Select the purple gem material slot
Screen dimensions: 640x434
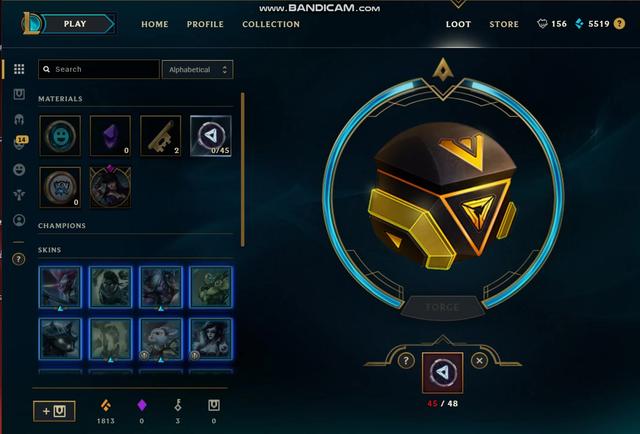click(x=110, y=135)
